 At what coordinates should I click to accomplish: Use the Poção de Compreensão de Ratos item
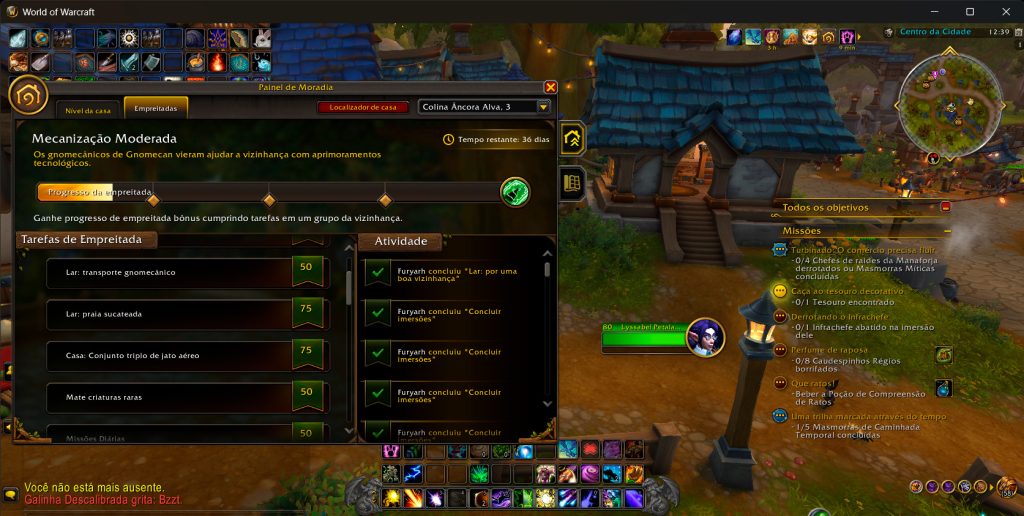[x=943, y=388]
